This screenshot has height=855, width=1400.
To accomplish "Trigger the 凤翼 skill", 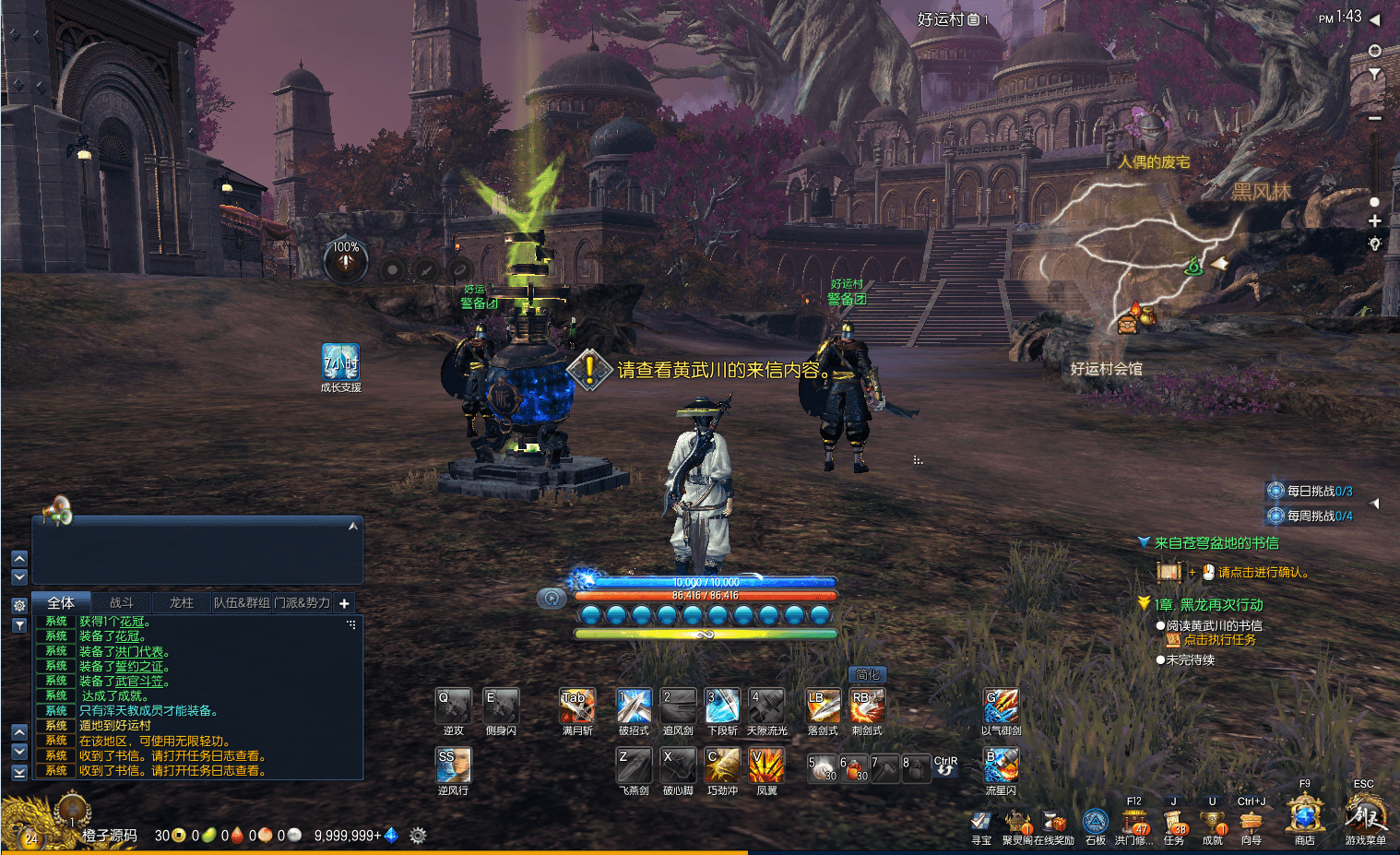I will [x=766, y=766].
